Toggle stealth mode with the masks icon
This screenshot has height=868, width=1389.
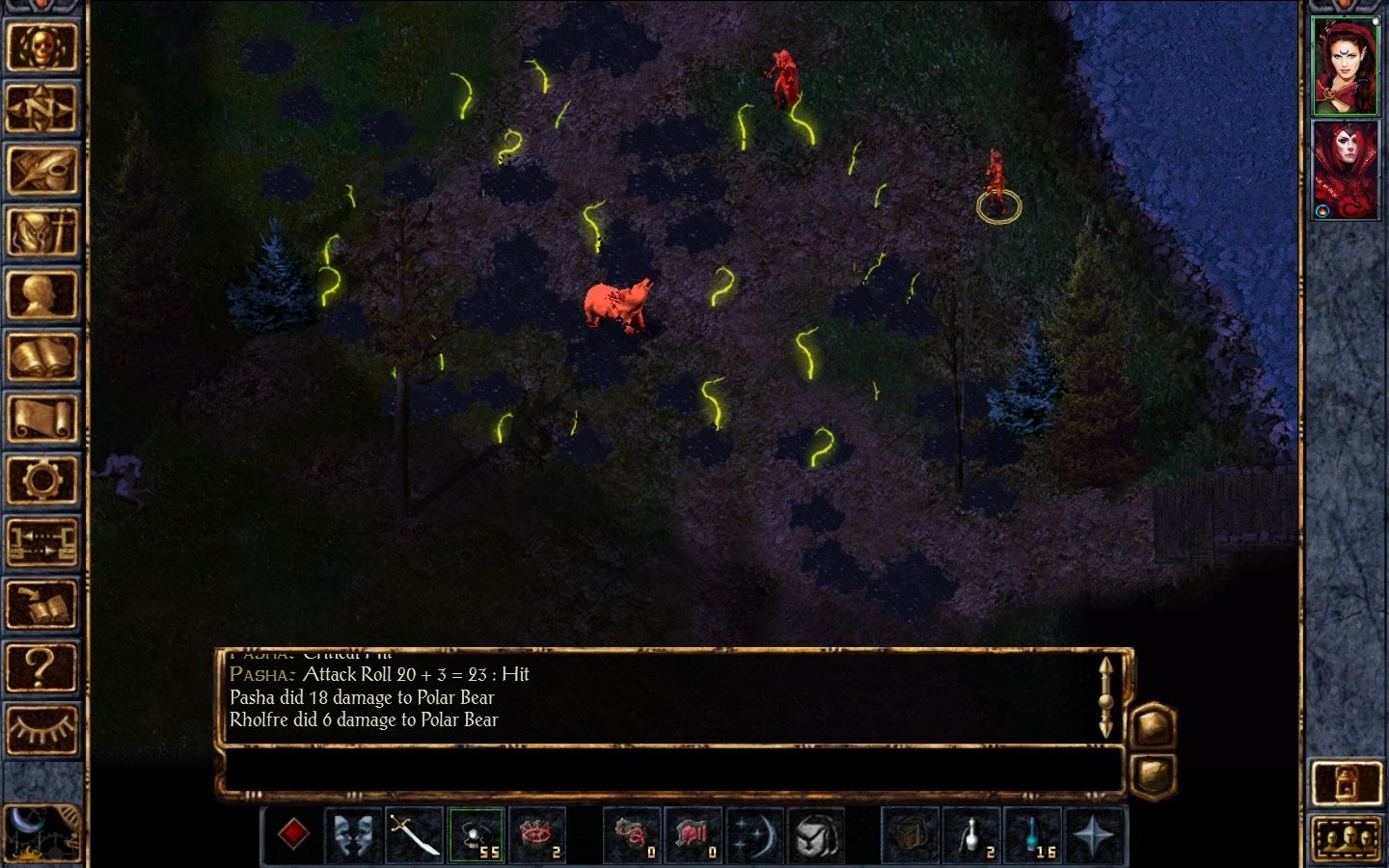(354, 835)
